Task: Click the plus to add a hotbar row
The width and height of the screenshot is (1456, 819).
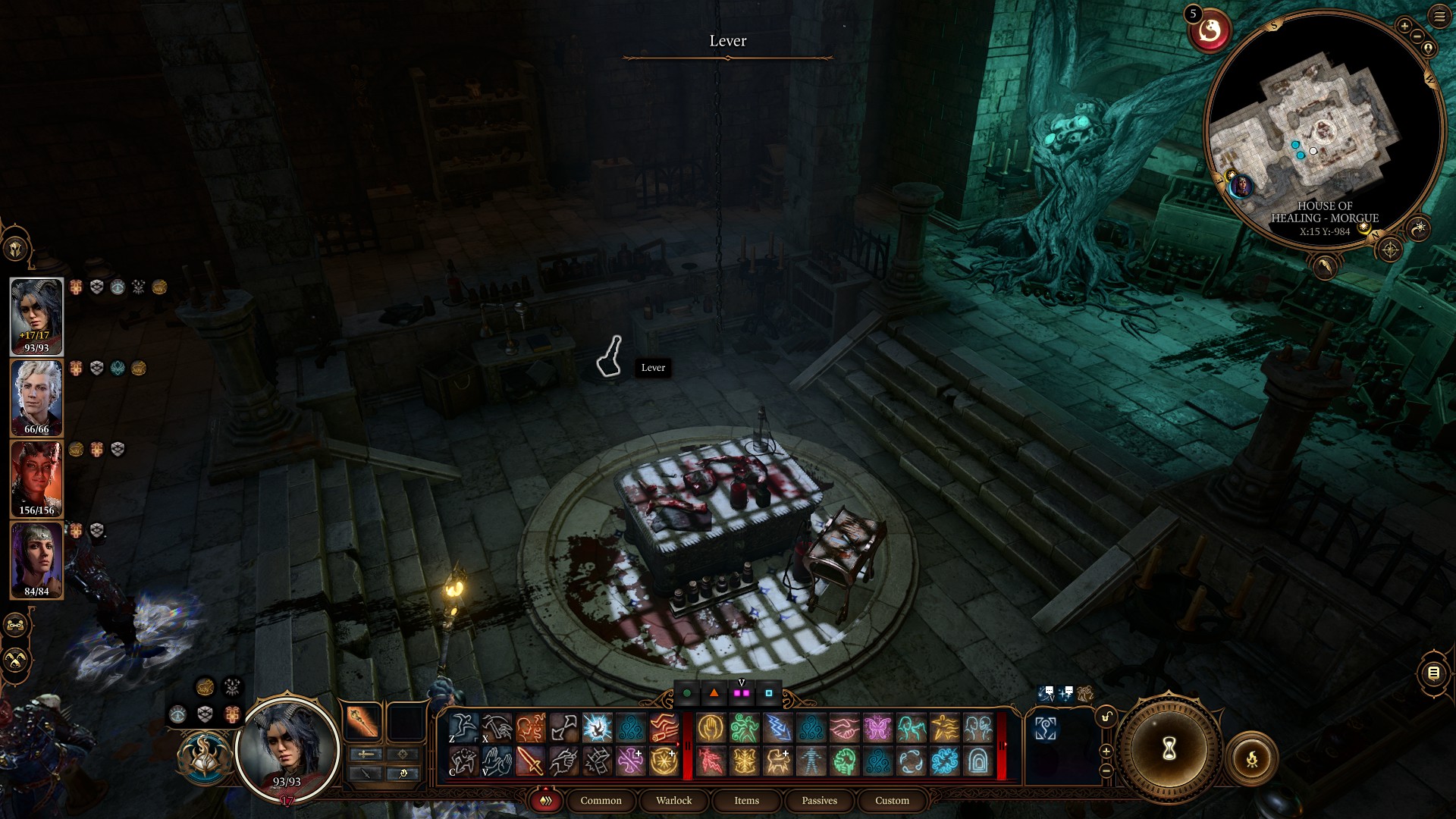Action: [1106, 752]
